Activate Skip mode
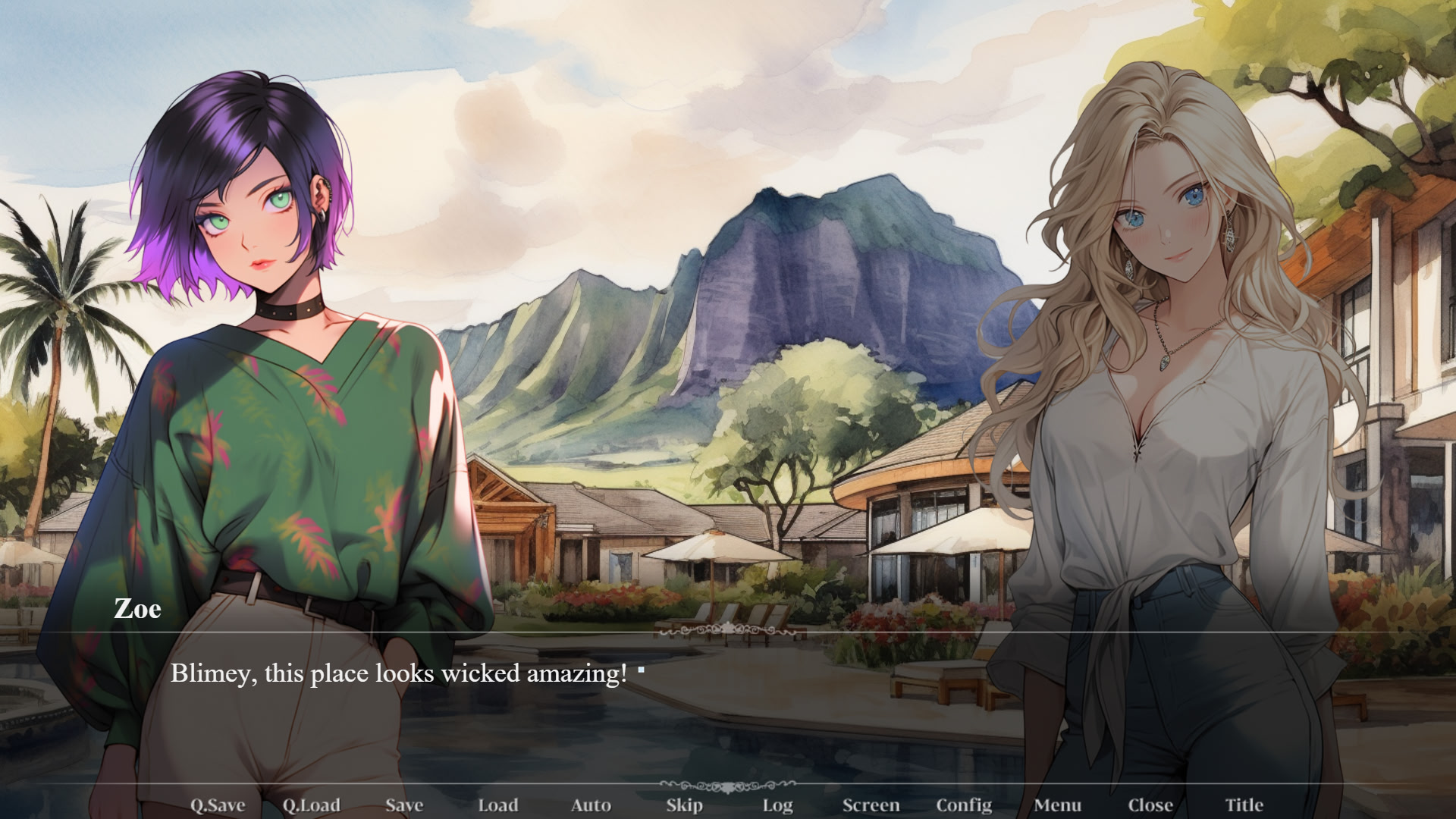This screenshot has width=1456, height=819. tap(684, 805)
